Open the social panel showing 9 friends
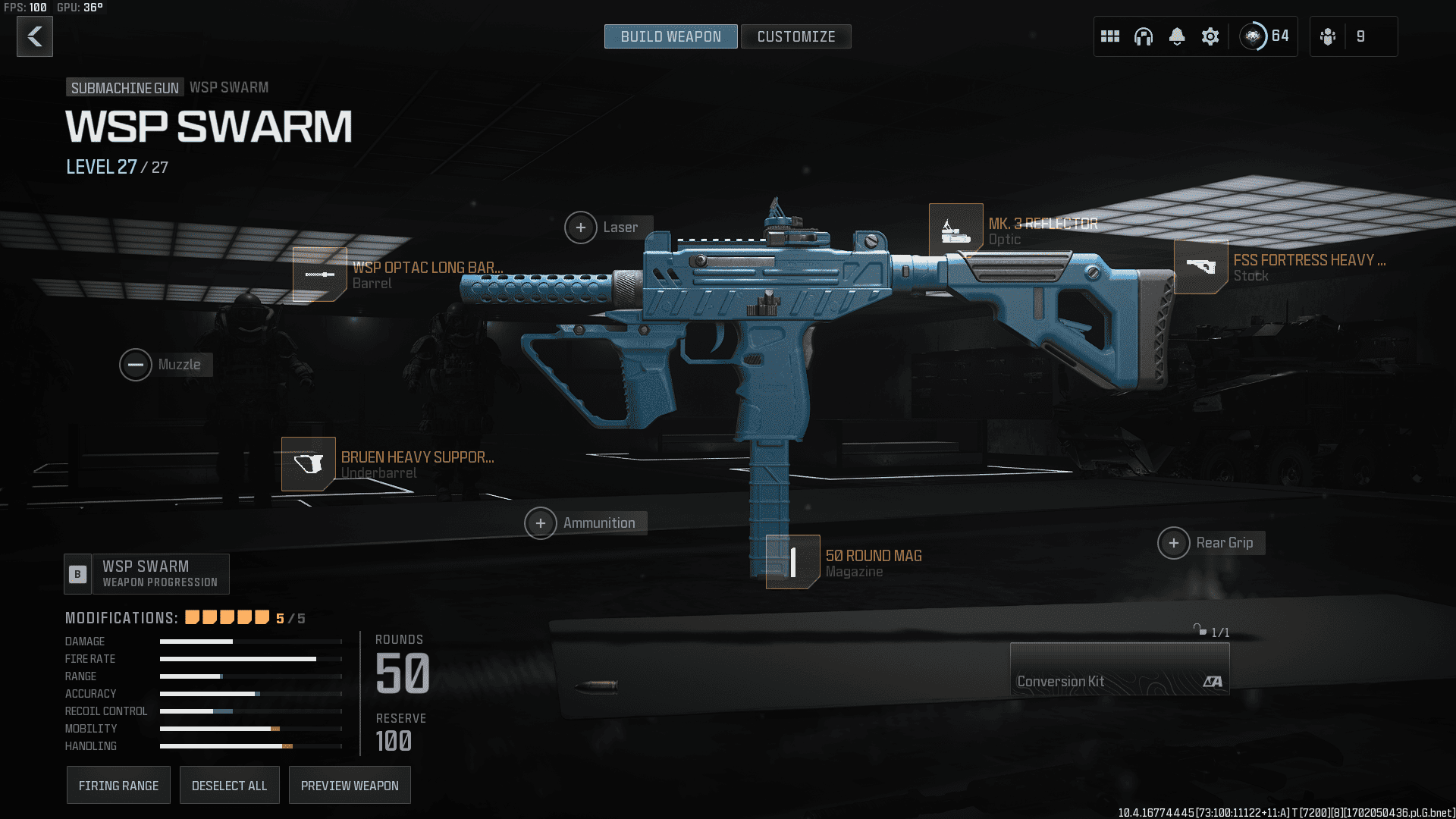Screen dimensions: 1456x819 pos(1354,36)
